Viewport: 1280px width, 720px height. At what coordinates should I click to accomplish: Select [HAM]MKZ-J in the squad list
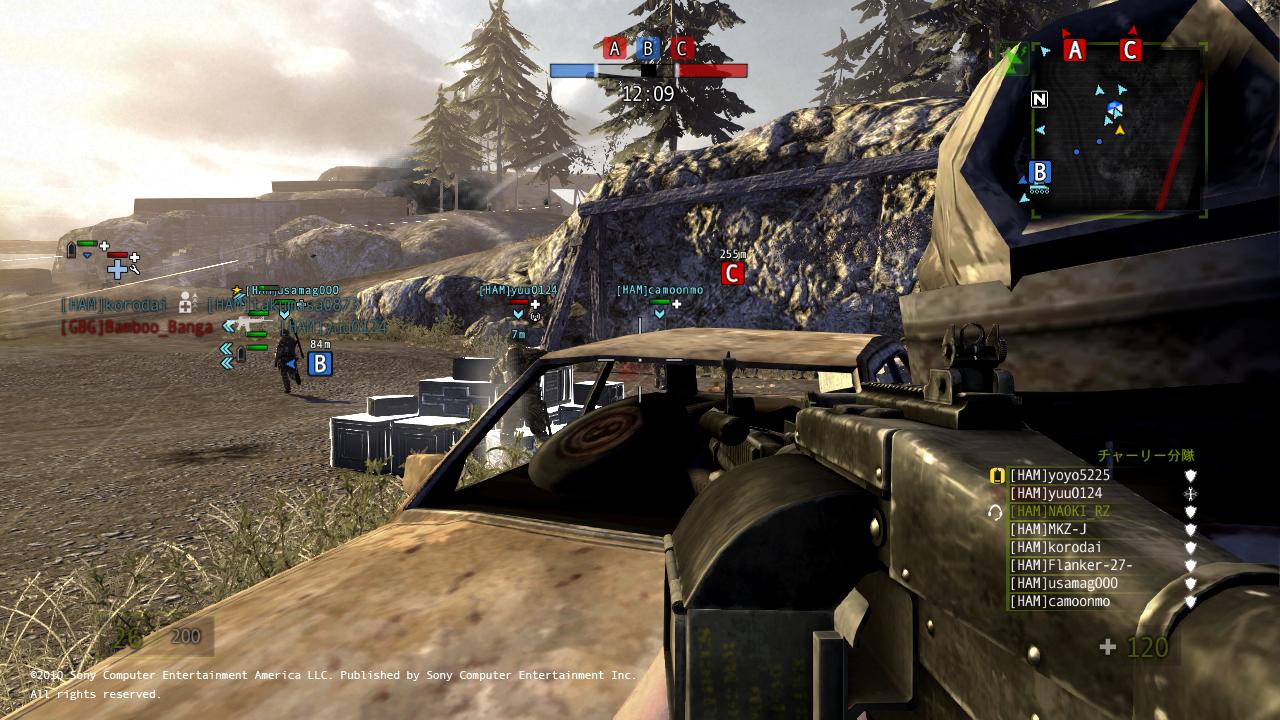pos(1047,530)
